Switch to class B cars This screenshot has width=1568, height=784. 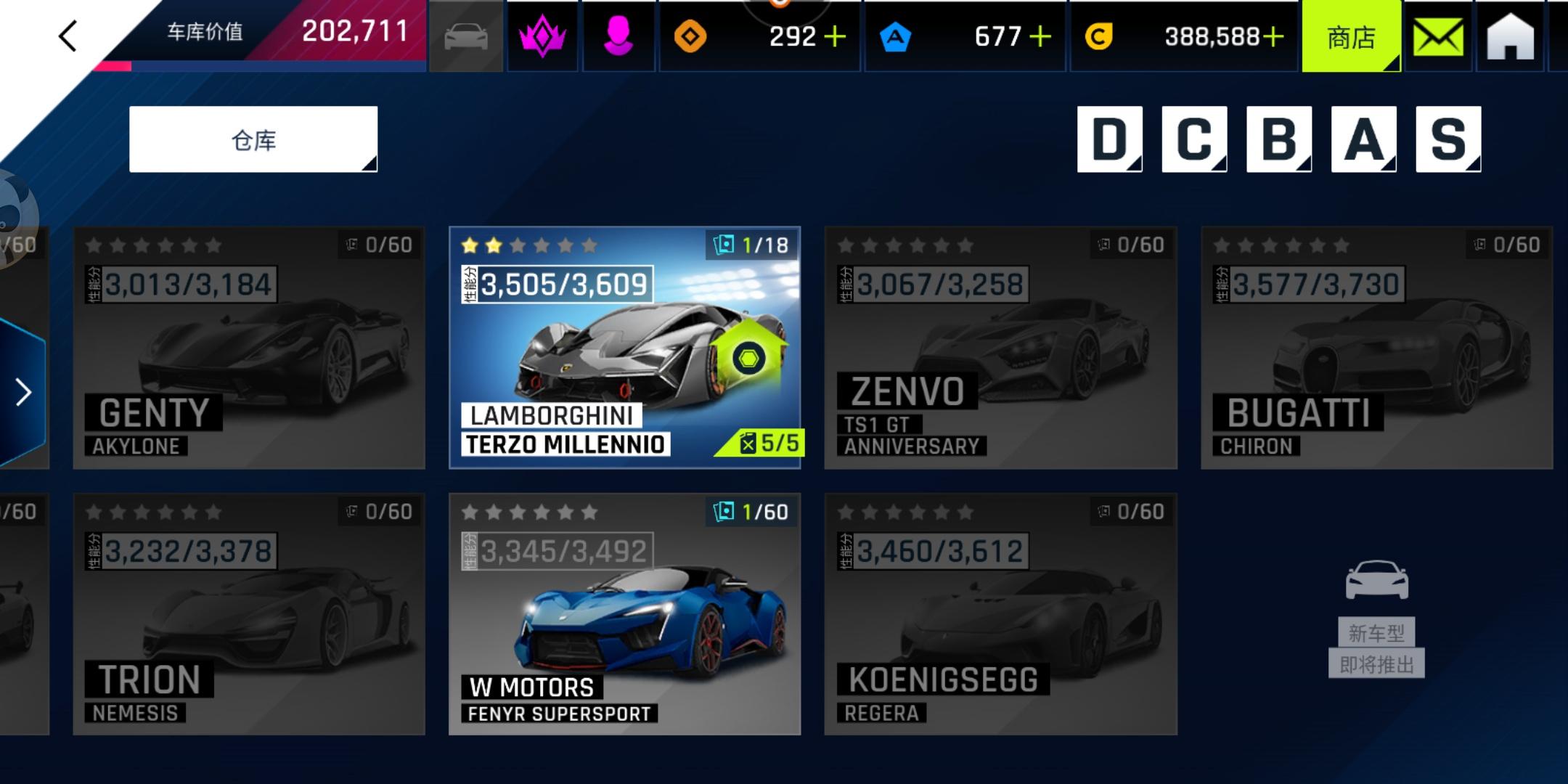pos(1279,139)
